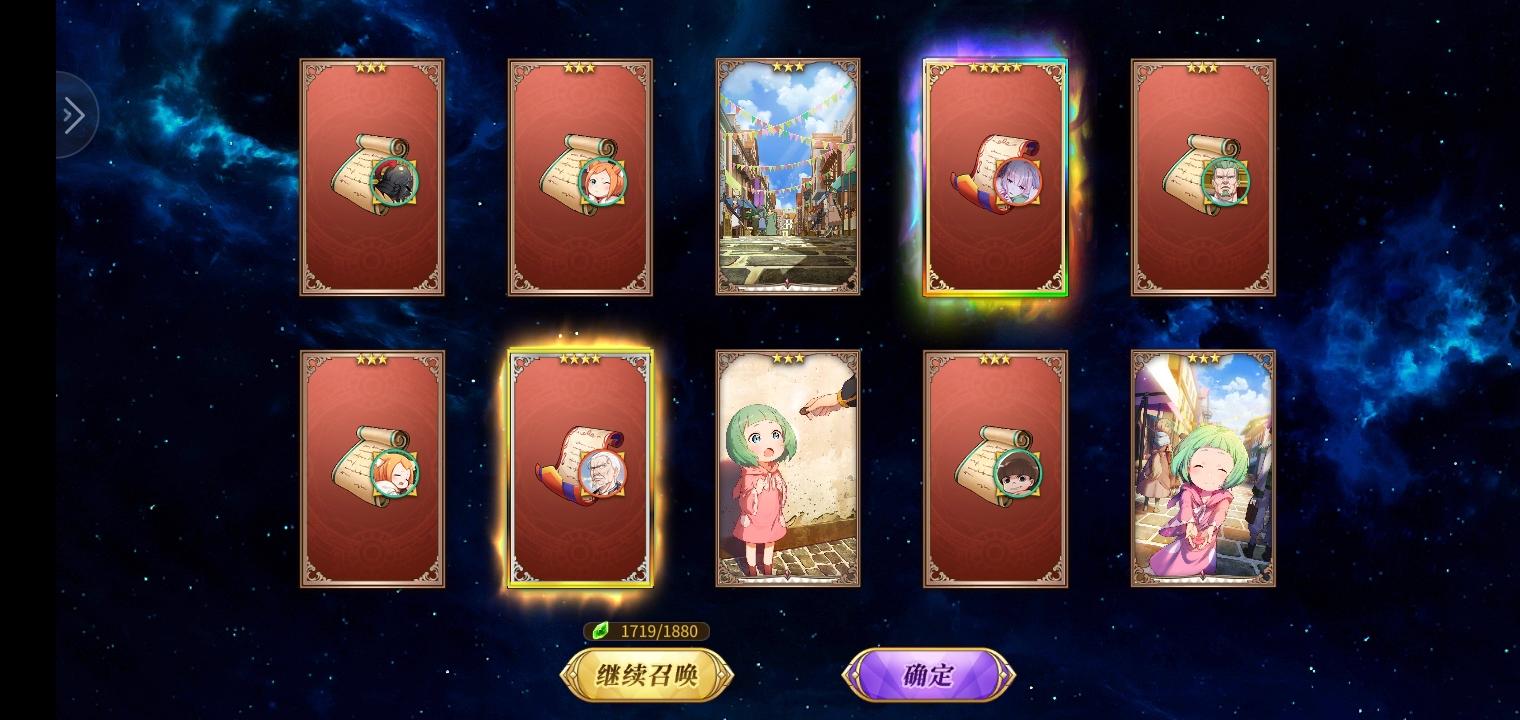The width and height of the screenshot is (1520, 720).
Task: Select the rainbow-bordered five-star scroll card
Action: pyautogui.click(x=995, y=177)
